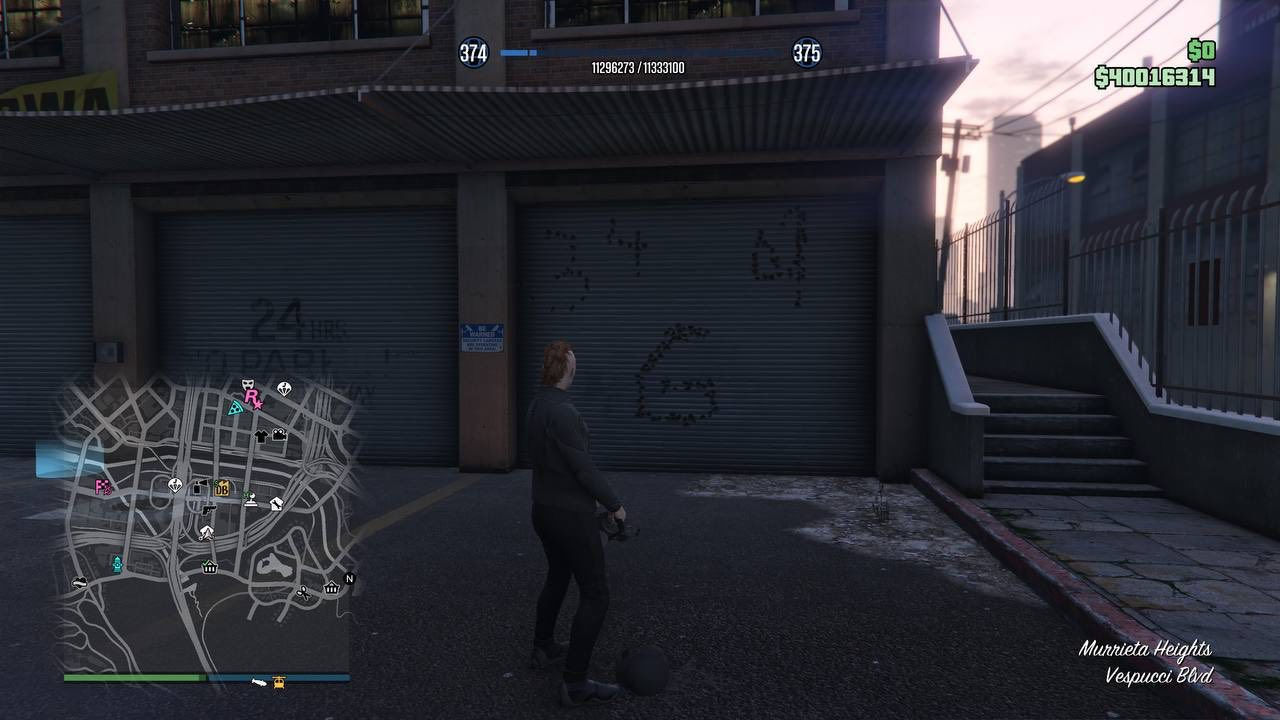Screen dimensions: 1280x720
Task: Click the convenience store basket blip
Action: pos(209,568)
